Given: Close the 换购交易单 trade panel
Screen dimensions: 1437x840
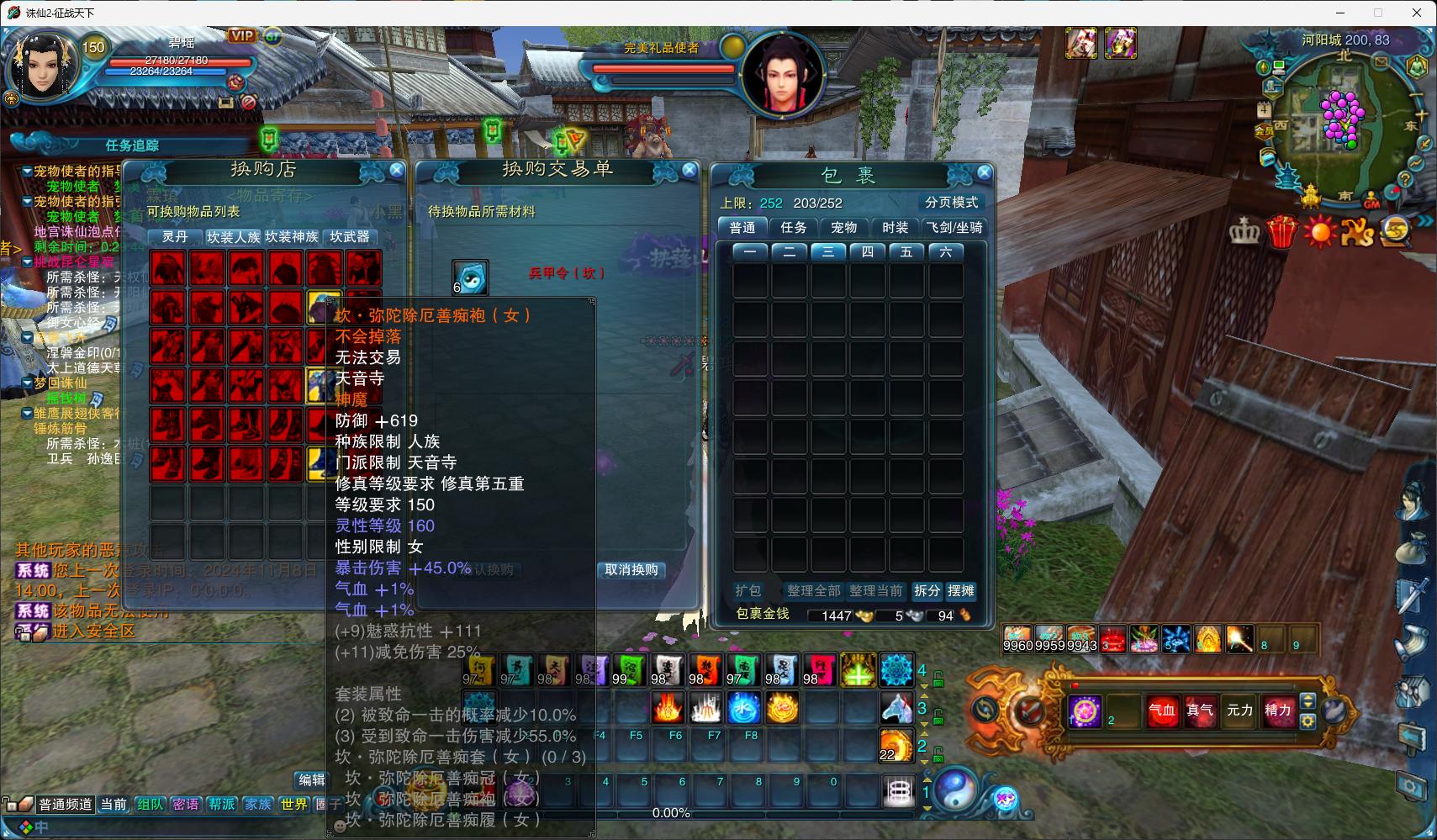Looking at the screenshot, I should (689, 170).
